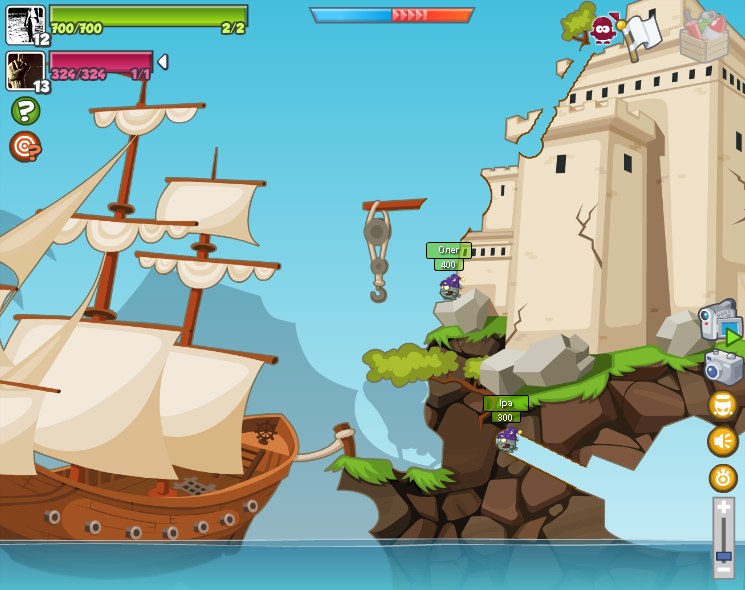Click the orange target hint button
Screen dimensions: 745x590
point(25,146)
